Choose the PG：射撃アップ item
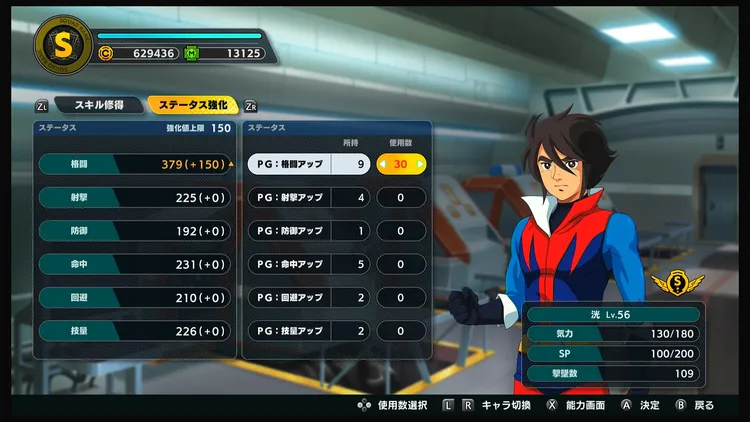This screenshot has width=750, height=422. pyautogui.click(x=308, y=198)
